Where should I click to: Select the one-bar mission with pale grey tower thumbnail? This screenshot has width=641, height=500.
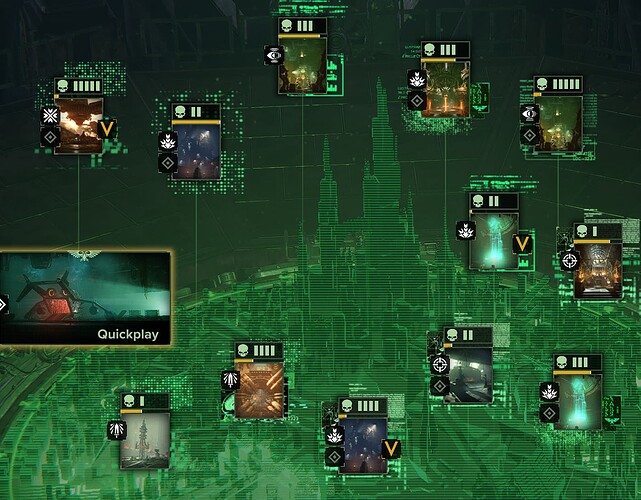(144, 439)
